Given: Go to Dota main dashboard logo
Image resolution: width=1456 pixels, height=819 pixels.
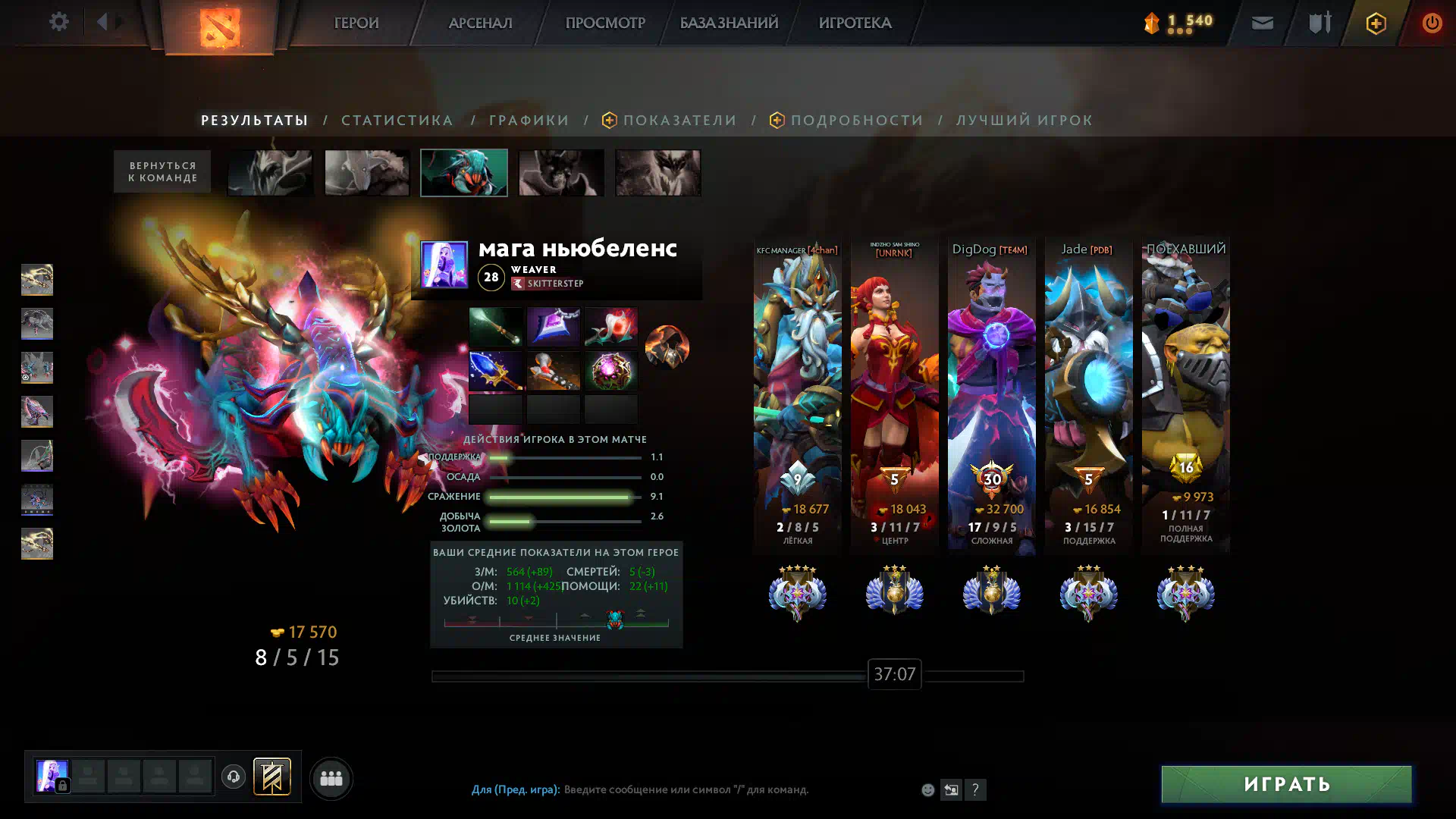Looking at the screenshot, I should (x=220, y=27).
